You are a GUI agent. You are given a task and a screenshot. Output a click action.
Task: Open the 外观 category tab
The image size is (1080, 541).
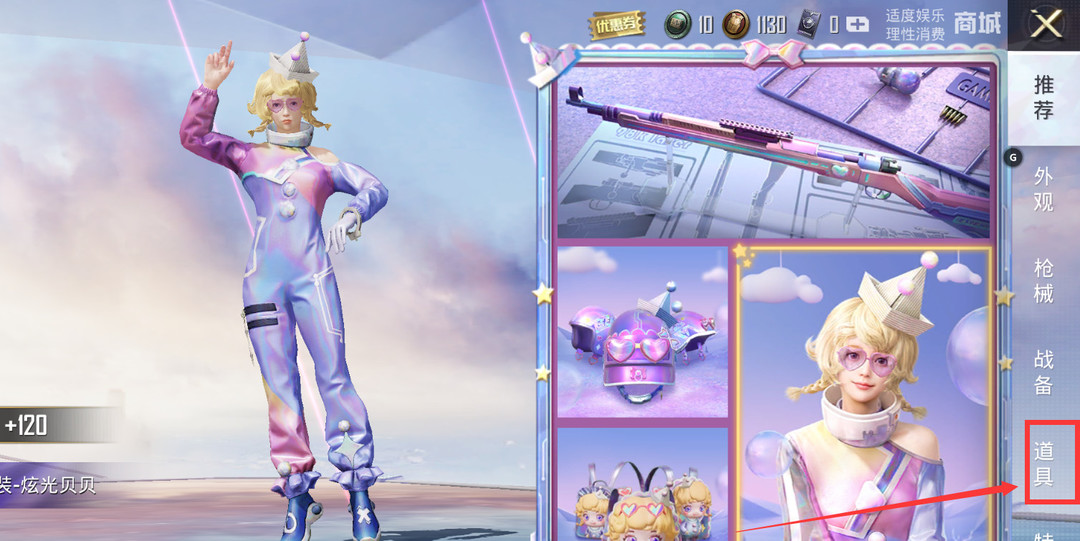(x=1043, y=189)
